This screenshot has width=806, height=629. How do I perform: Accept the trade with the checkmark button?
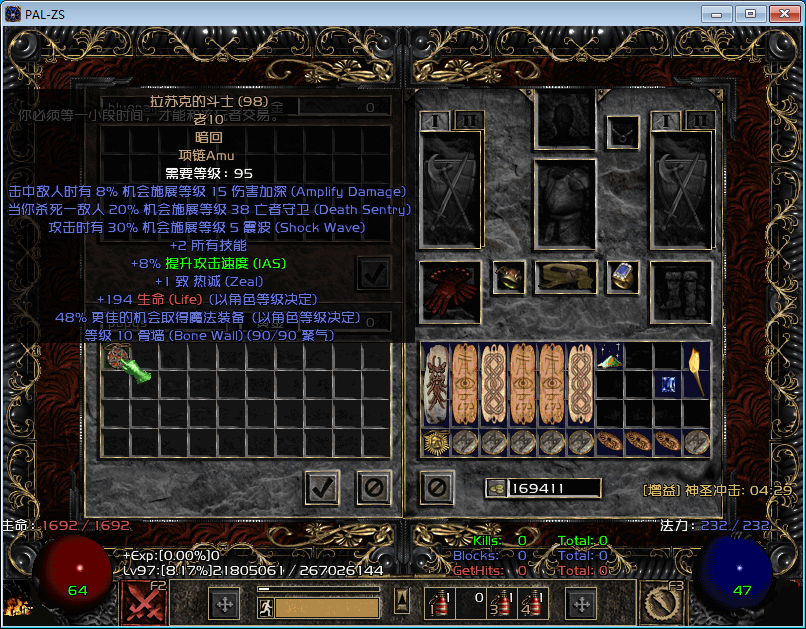point(322,487)
